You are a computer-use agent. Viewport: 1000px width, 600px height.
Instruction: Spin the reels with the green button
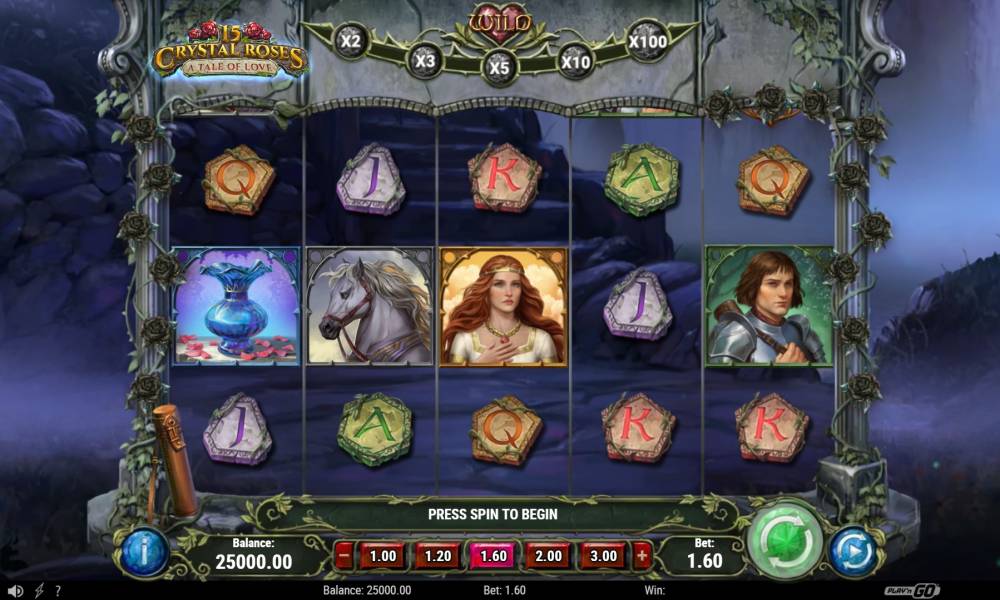(x=785, y=539)
